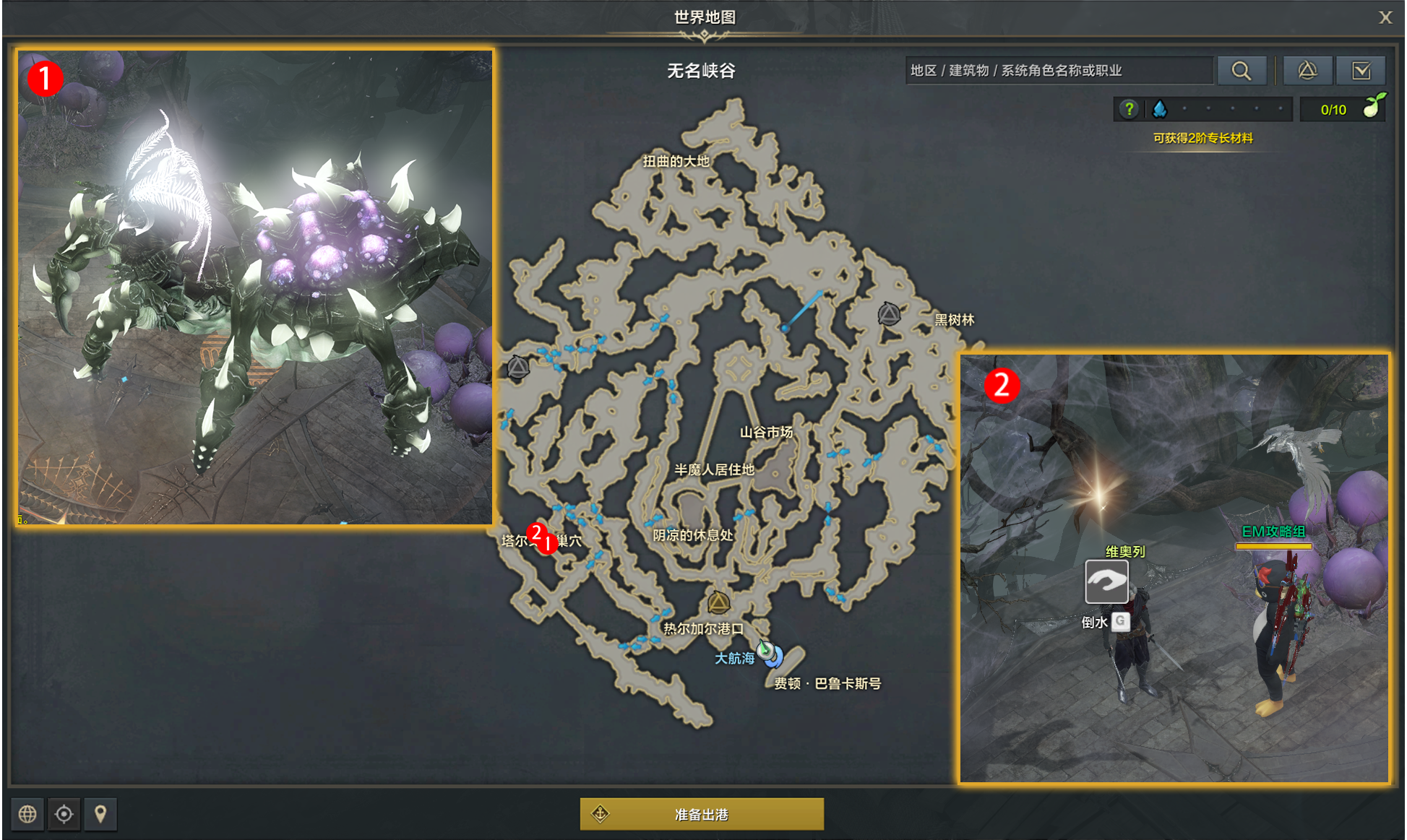Open the green question mark help icon
Screen dimensions: 1407x840
(x=1129, y=109)
